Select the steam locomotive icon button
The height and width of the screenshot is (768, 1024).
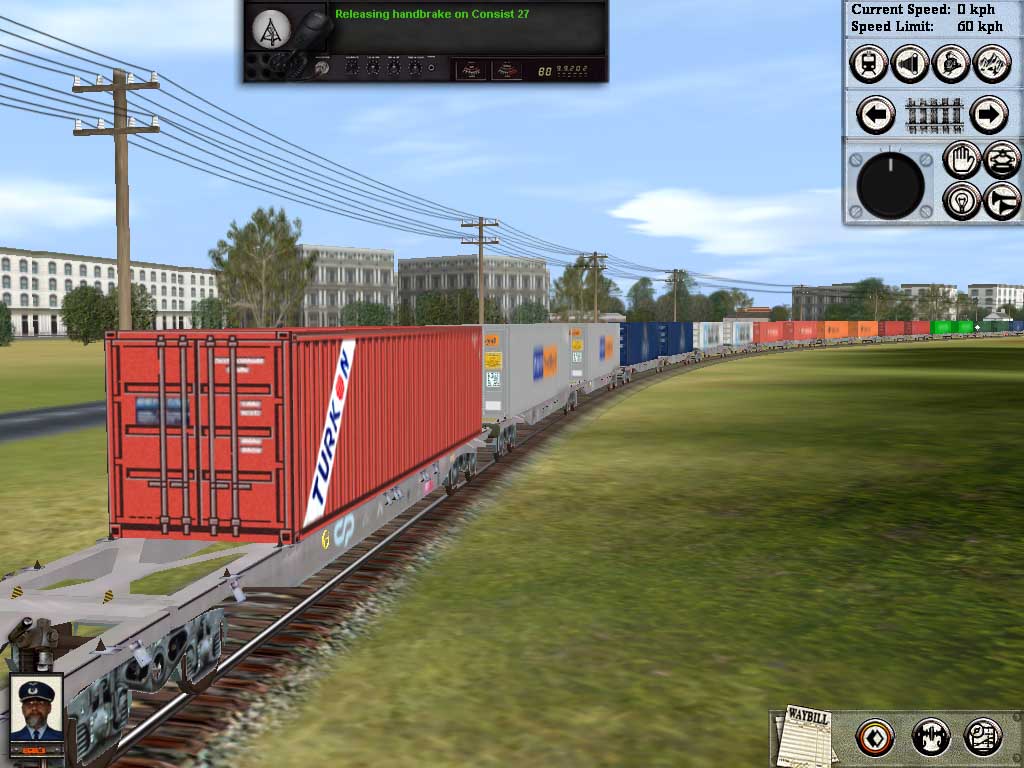tap(951, 63)
